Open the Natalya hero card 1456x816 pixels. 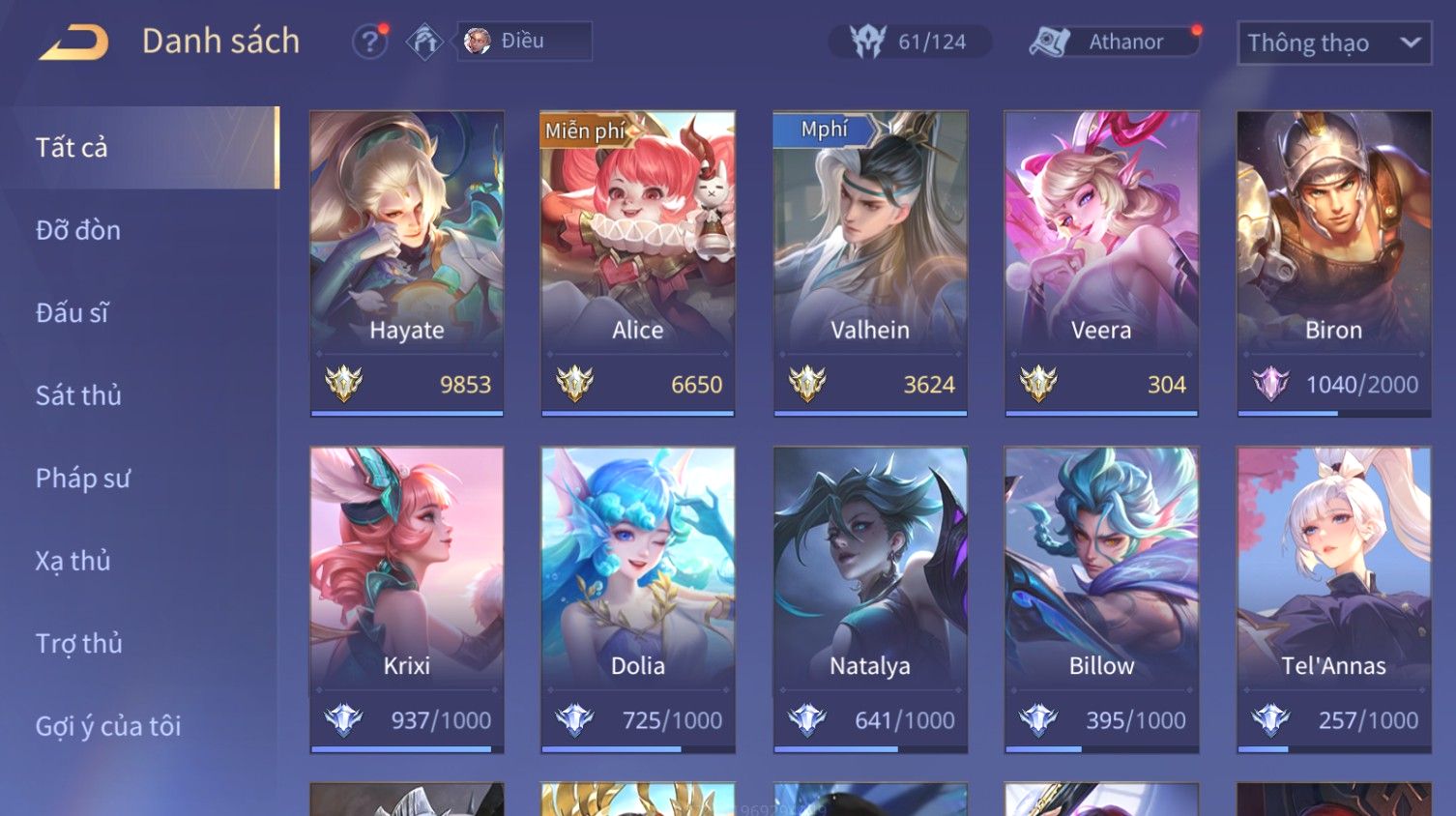870,598
